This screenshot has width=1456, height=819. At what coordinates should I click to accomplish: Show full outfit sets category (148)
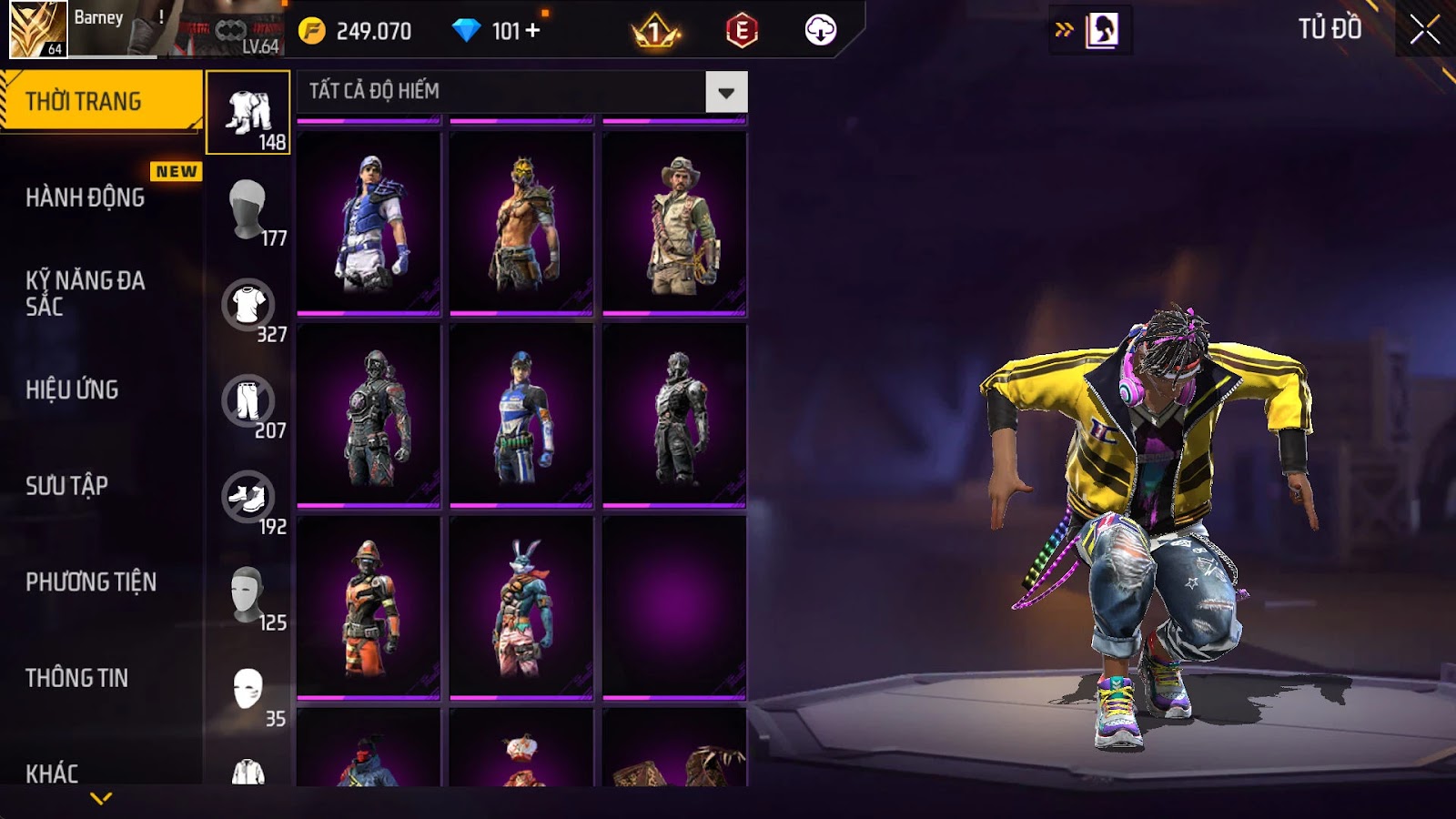point(248,114)
